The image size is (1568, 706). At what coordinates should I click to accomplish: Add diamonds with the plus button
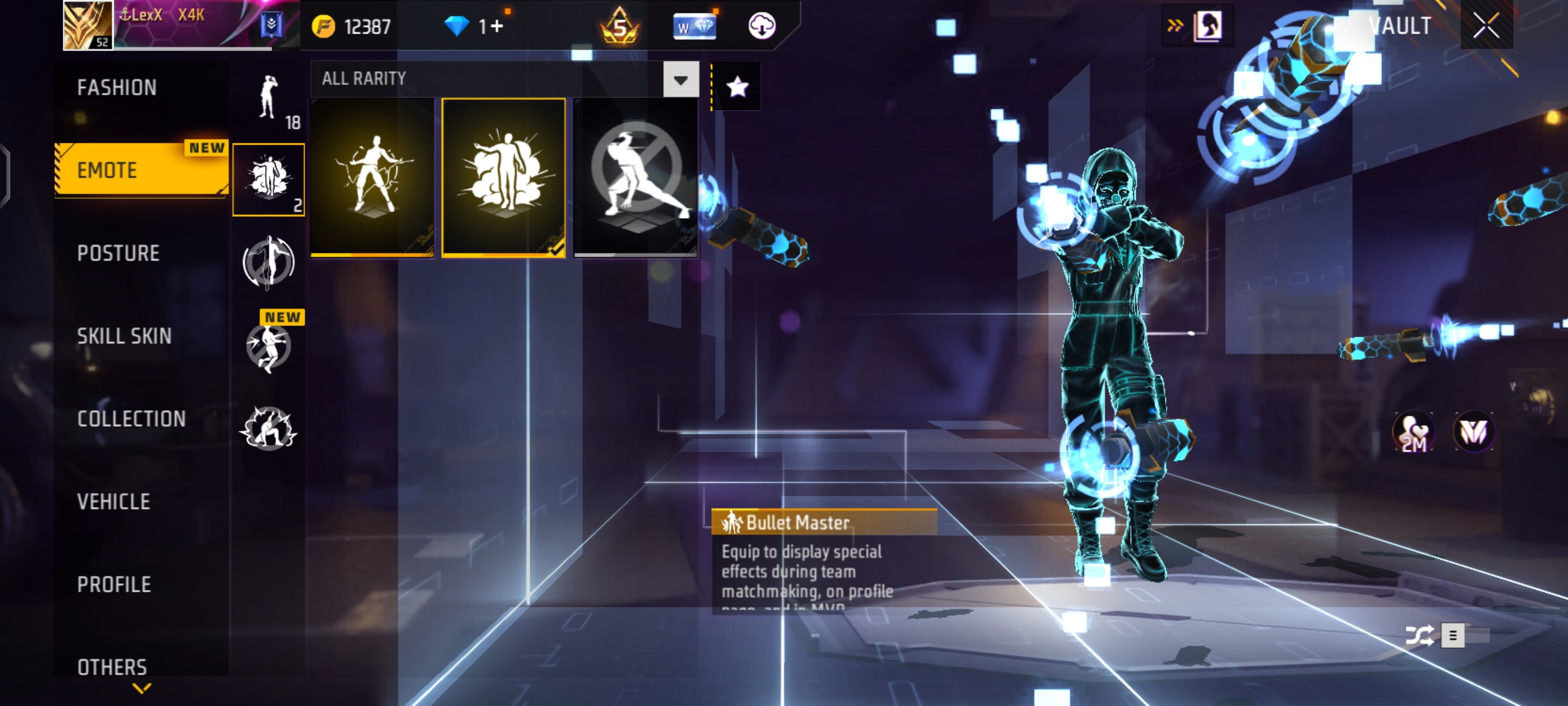click(497, 26)
